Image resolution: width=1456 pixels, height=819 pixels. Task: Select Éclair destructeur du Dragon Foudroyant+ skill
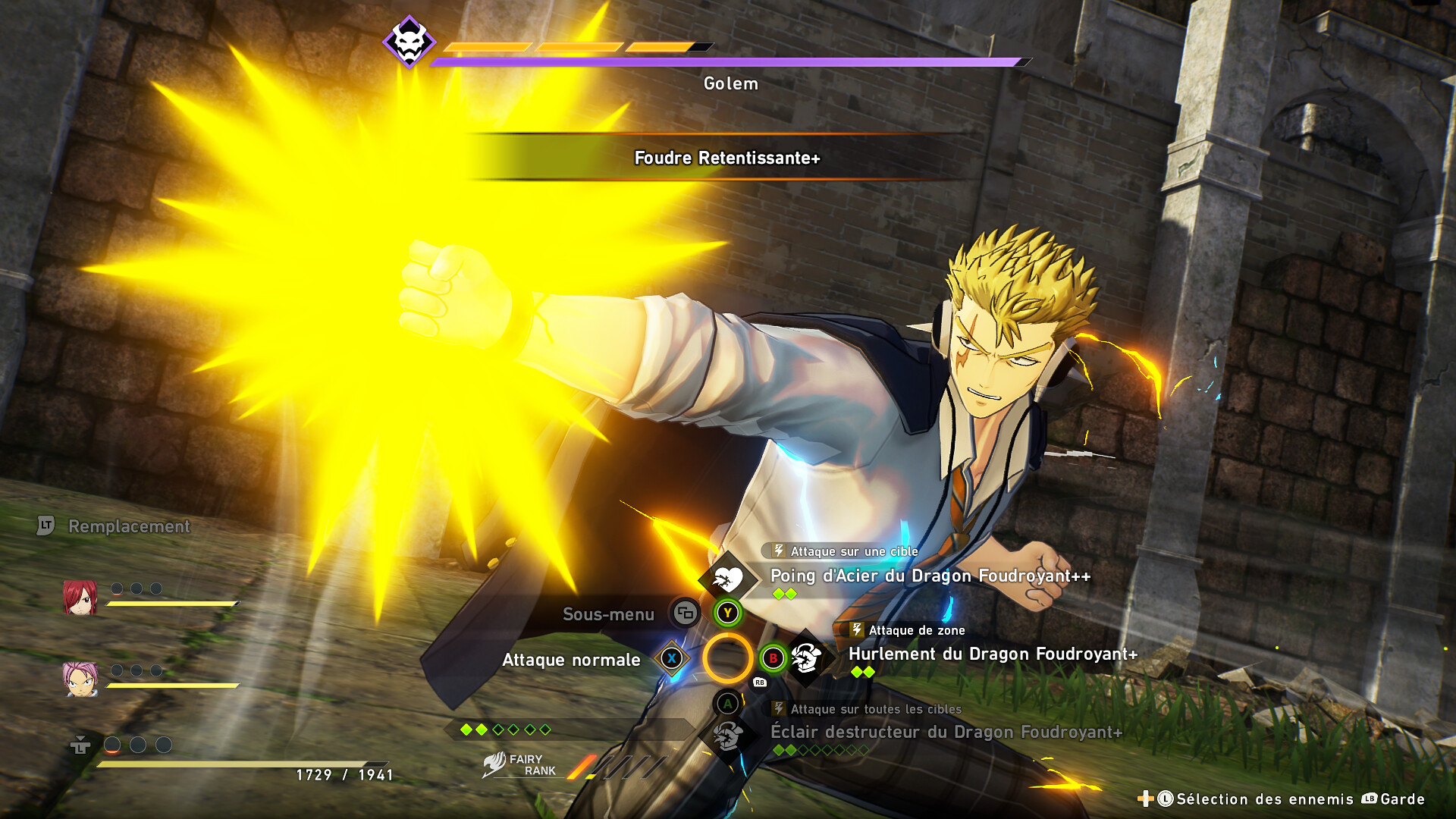946,733
